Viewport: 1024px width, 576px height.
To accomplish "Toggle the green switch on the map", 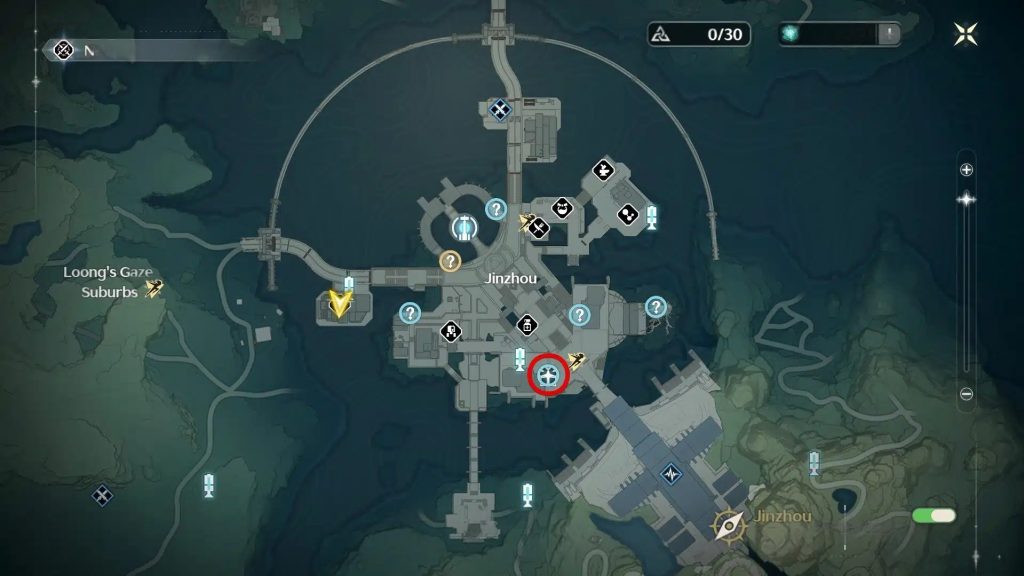I will [934, 516].
